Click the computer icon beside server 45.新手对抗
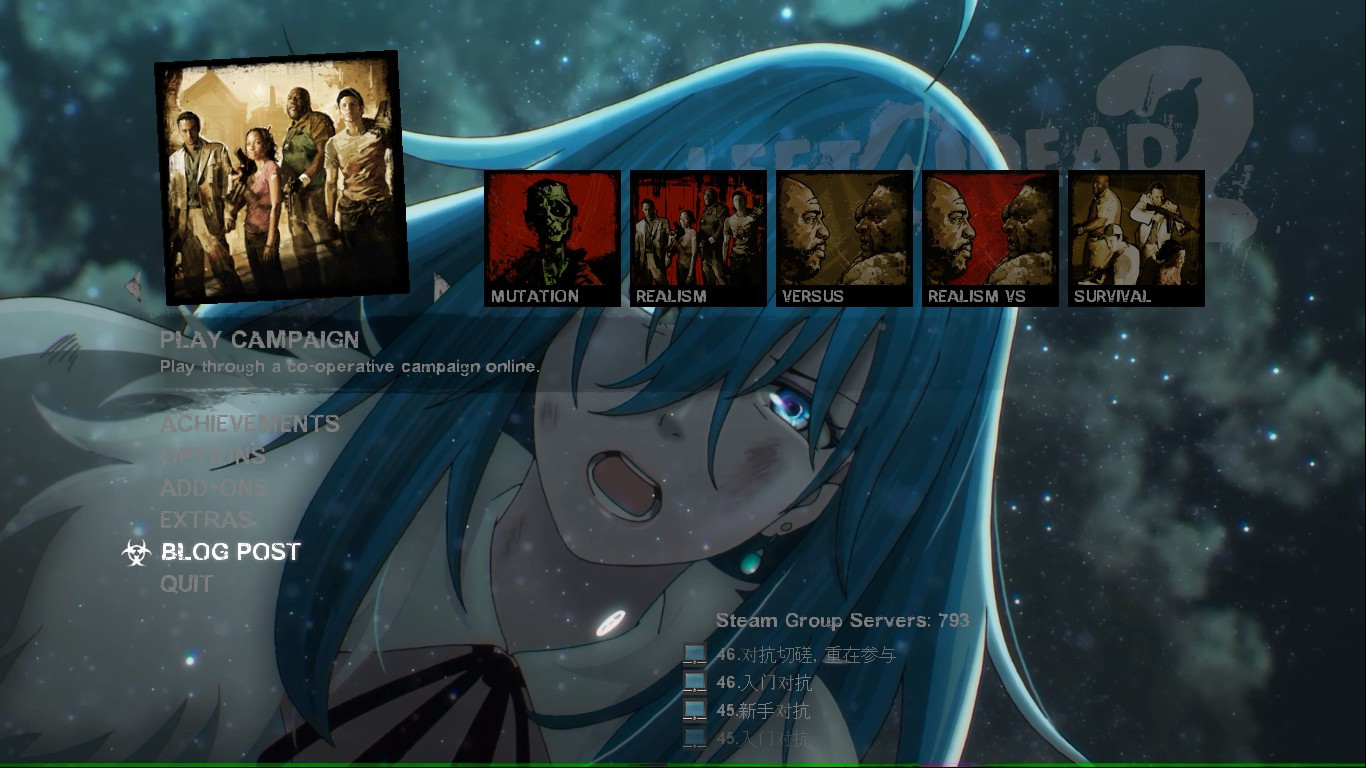This screenshot has width=1366, height=768. 694,711
